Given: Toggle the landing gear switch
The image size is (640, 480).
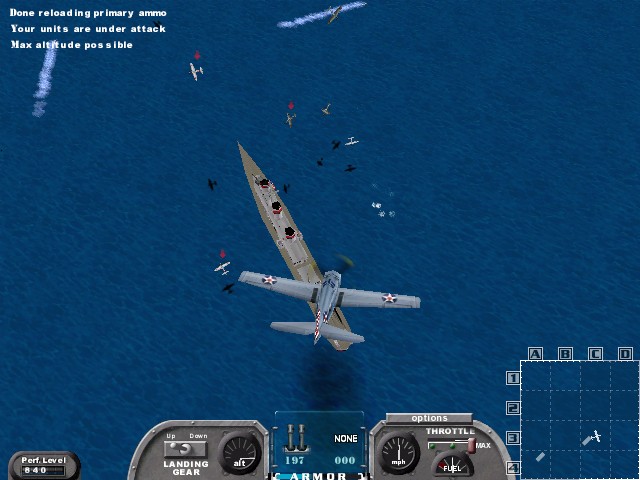Looking at the screenshot, I should [186, 448].
